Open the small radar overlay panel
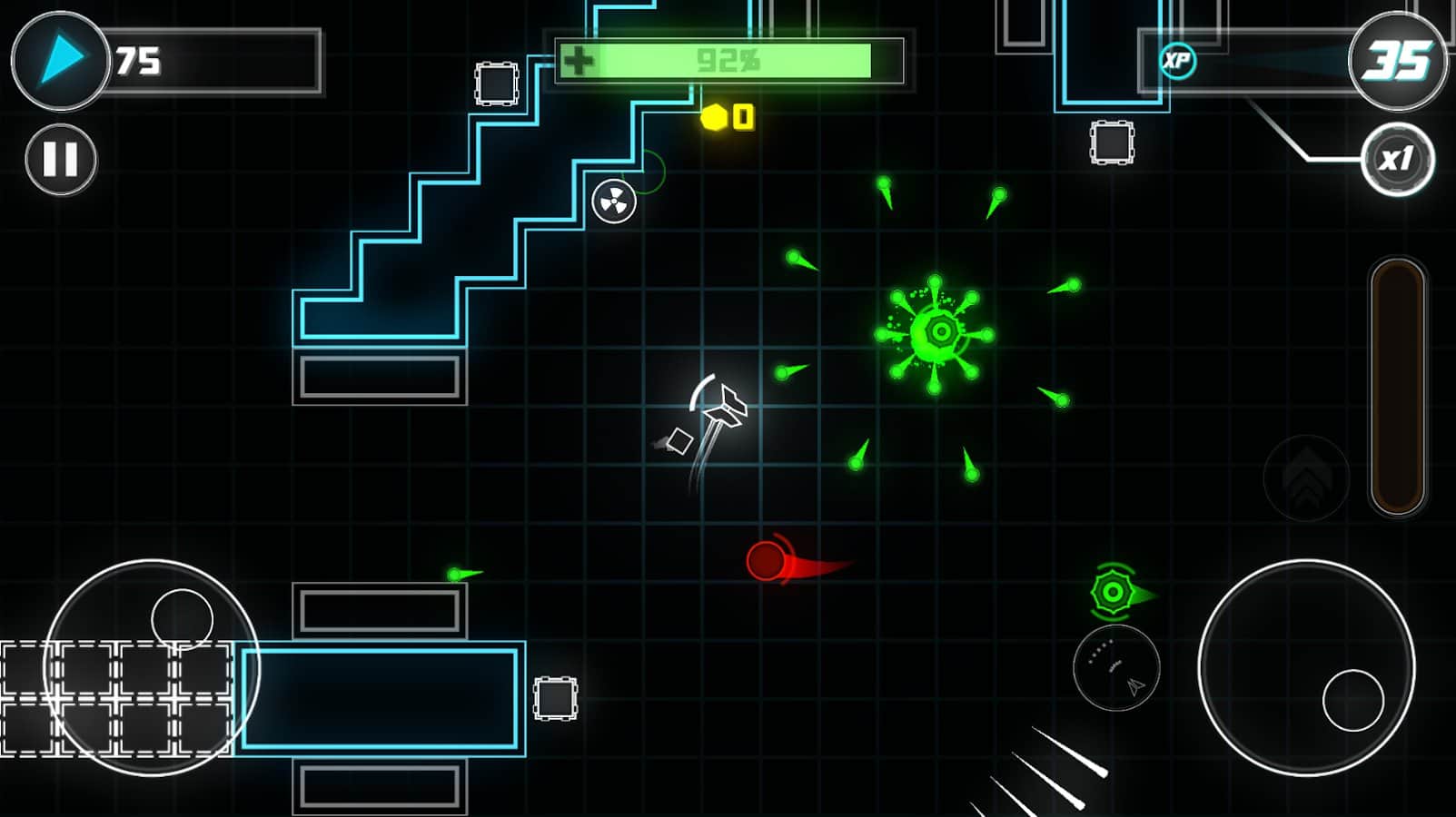This screenshot has width=1456, height=817. (1117, 669)
